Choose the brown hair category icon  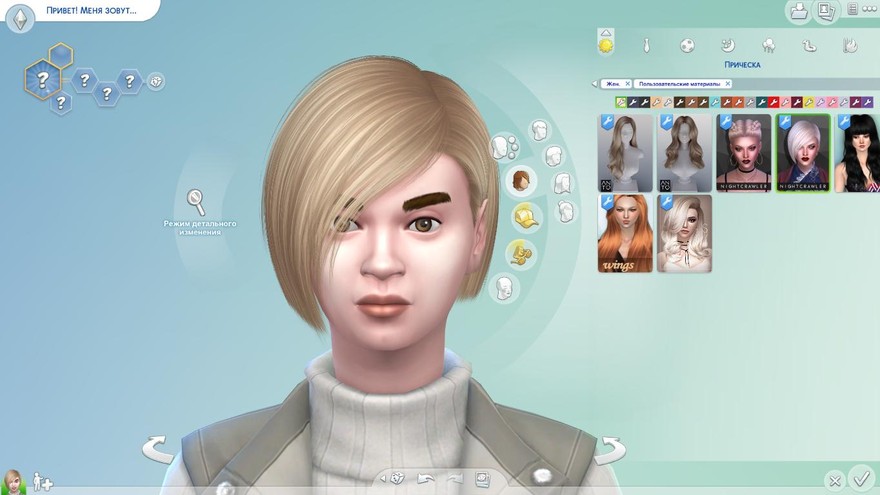point(520,180)
